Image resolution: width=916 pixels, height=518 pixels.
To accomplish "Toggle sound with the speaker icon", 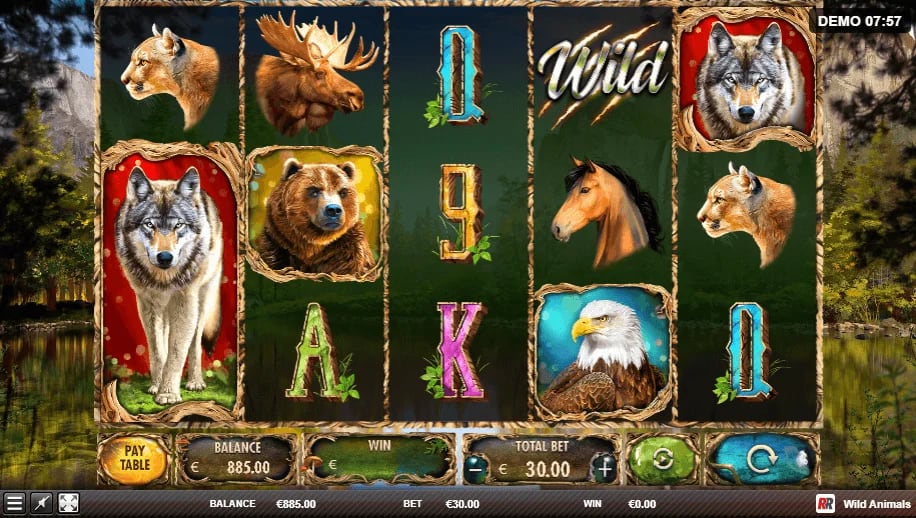I will pos(41,503).
